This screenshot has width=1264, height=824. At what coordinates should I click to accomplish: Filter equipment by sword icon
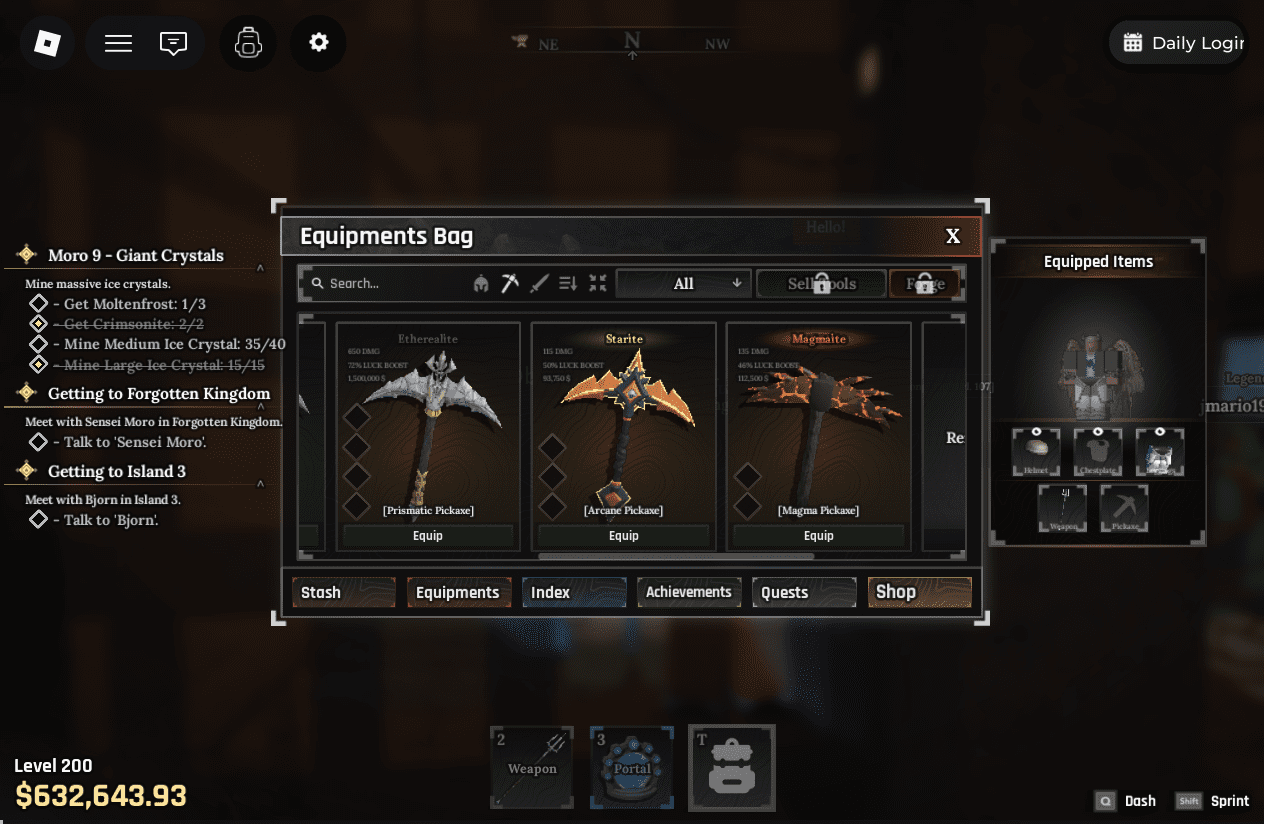click(x=540, y=284)
